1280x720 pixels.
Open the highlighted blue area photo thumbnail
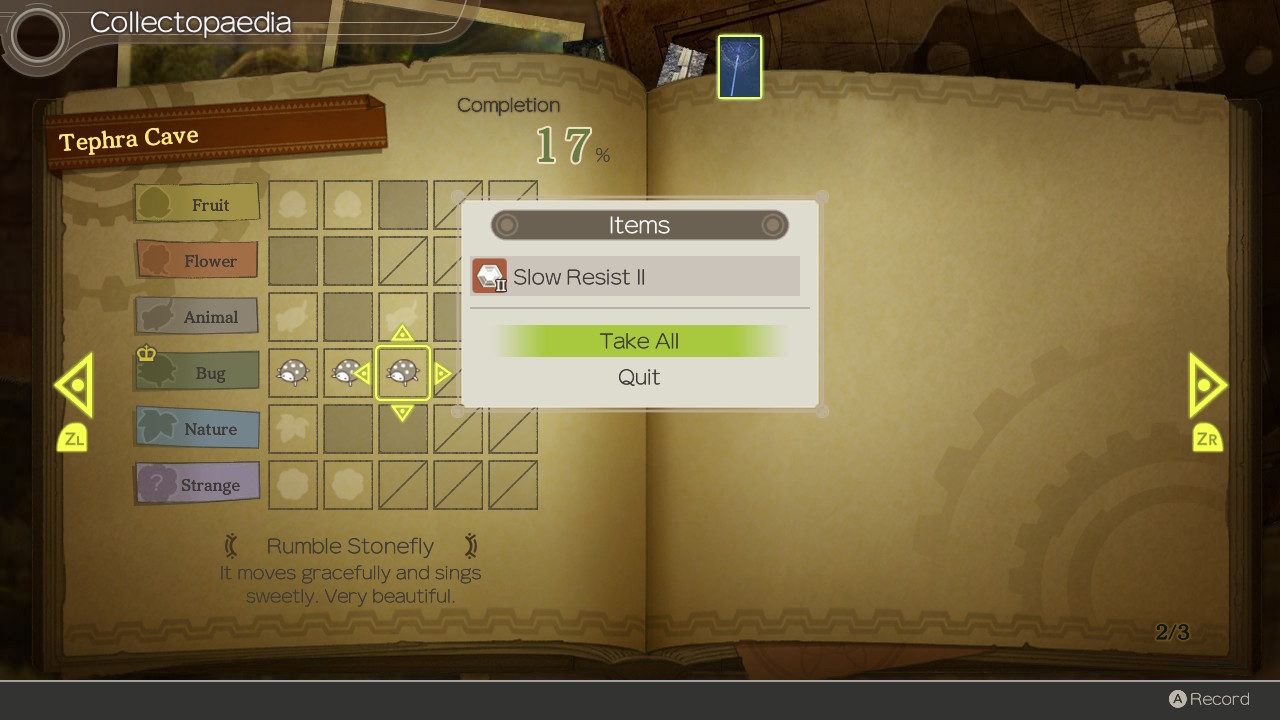(x=740, y=67)
